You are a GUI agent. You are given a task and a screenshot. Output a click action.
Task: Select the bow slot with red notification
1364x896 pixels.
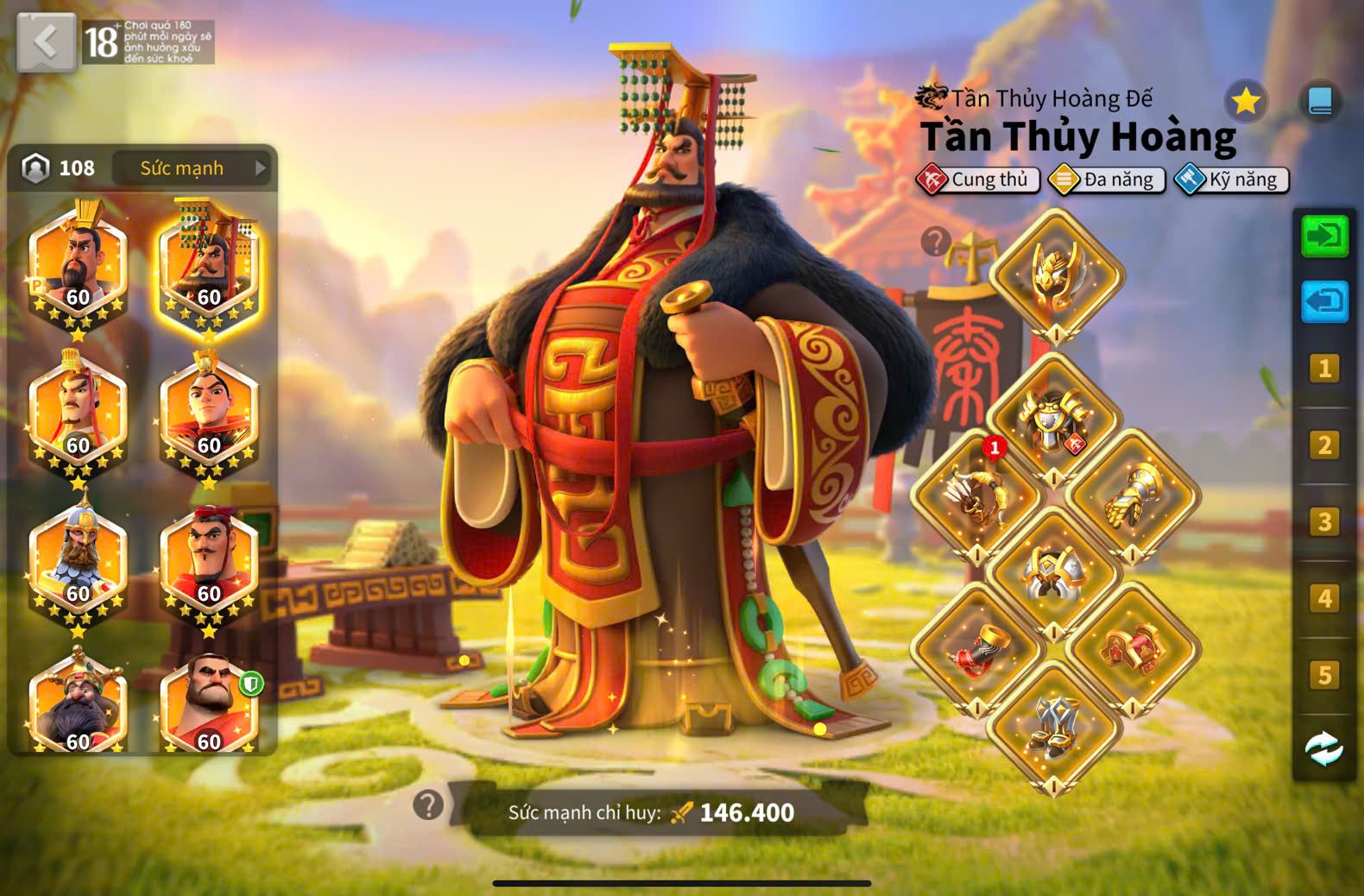(977, 496)
